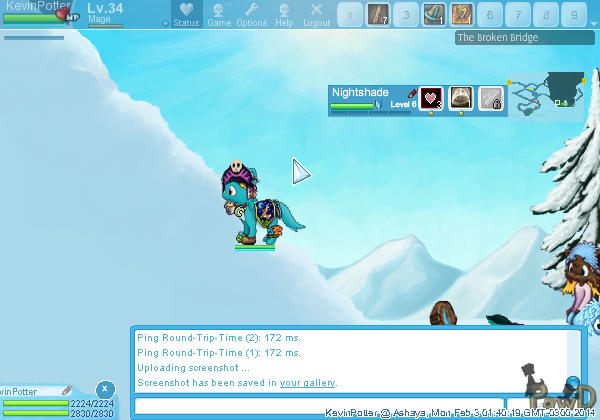Open the Options menu
This screenshot has height=420, width=600.
tap(252, 14)
